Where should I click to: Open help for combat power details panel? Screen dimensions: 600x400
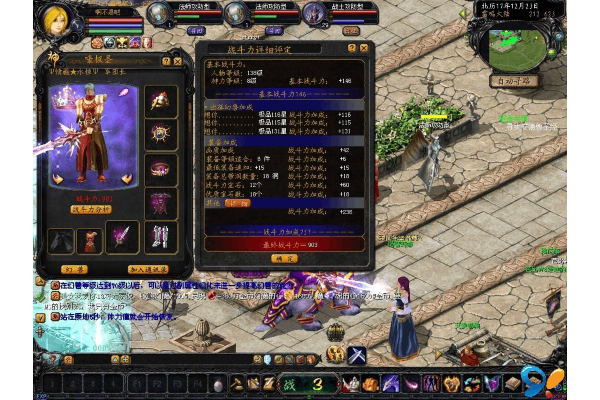(x=351, y=47)
